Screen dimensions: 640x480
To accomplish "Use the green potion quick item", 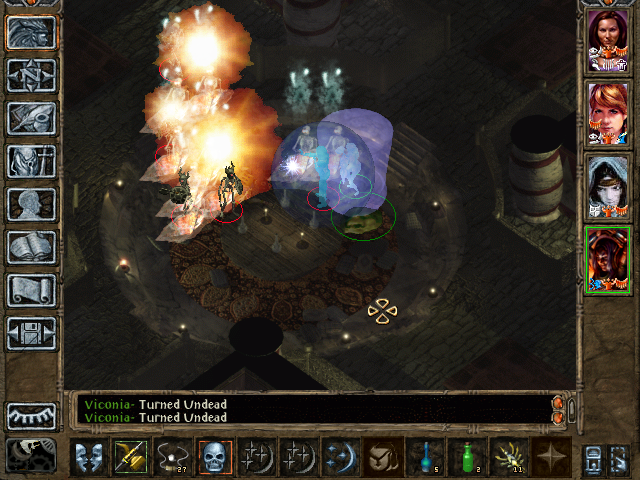I will point(466,456).
